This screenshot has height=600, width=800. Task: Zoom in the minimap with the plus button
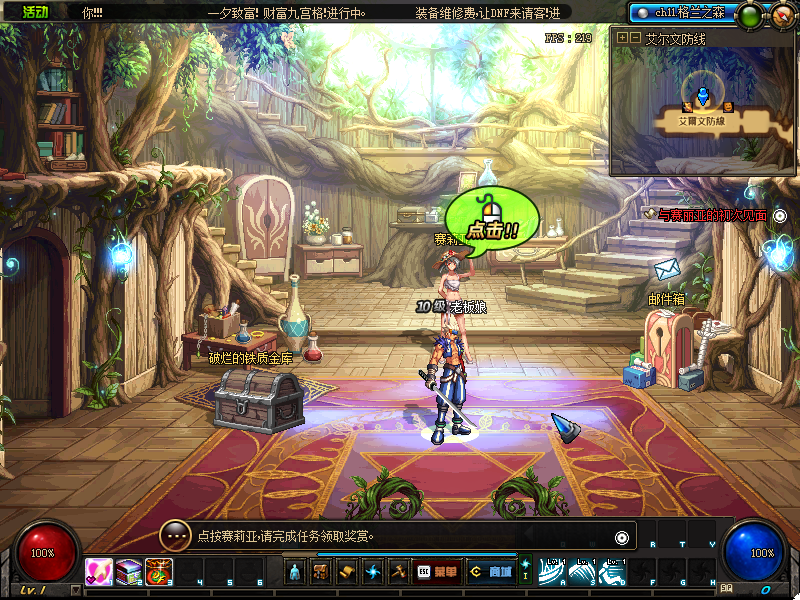622,37
